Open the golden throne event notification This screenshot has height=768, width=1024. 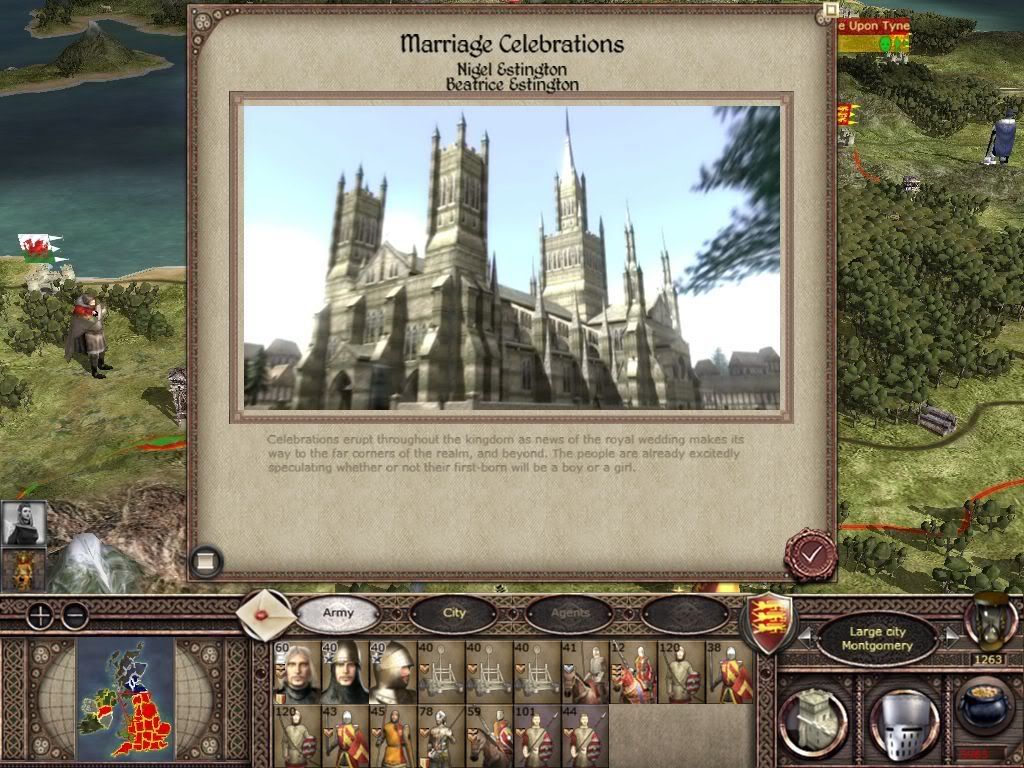click(24, 570)
